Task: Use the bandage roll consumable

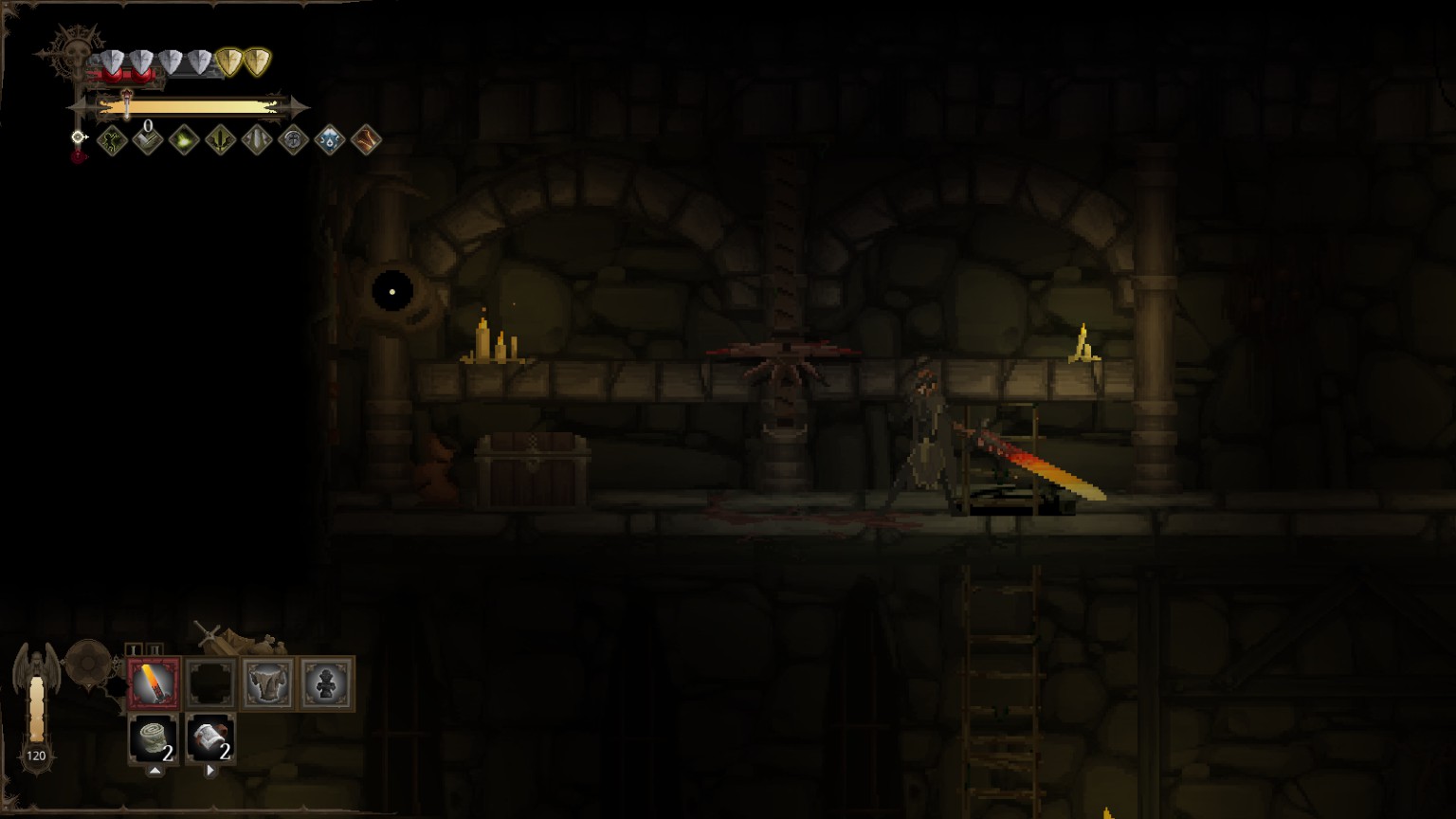Action: pos(154,738)
